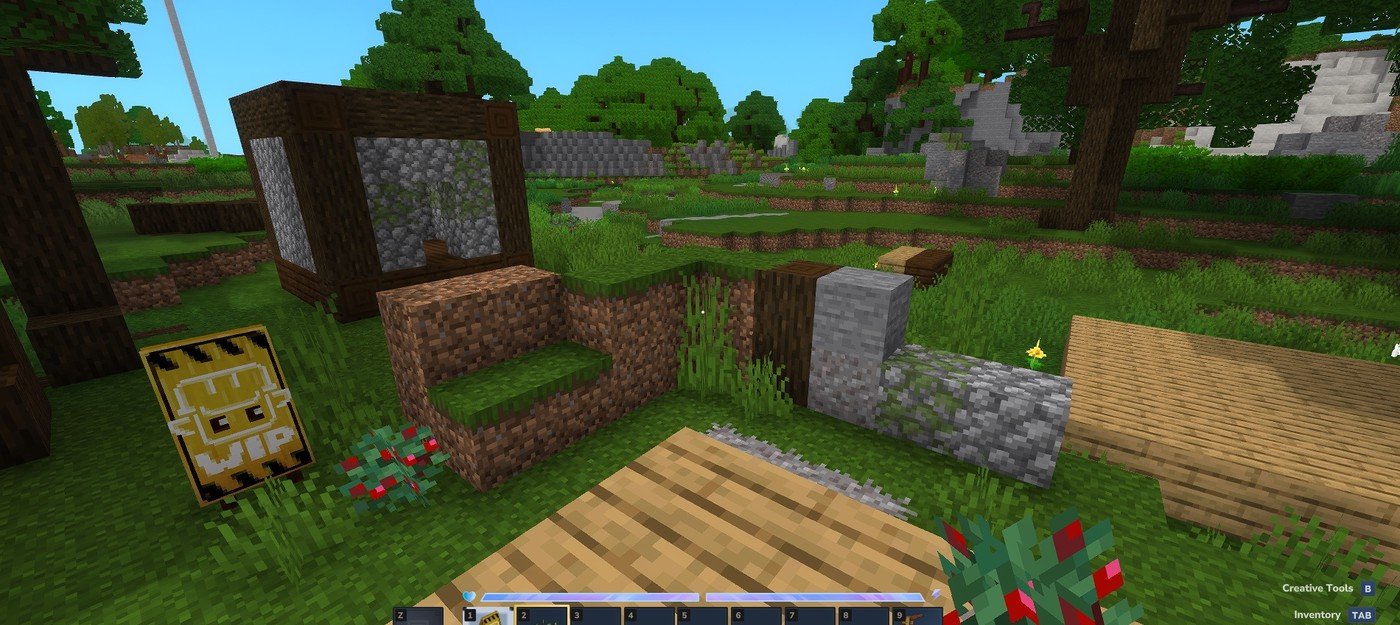
Task: Select hotbar slot 1 with the golden item
Action: (488, 616)
